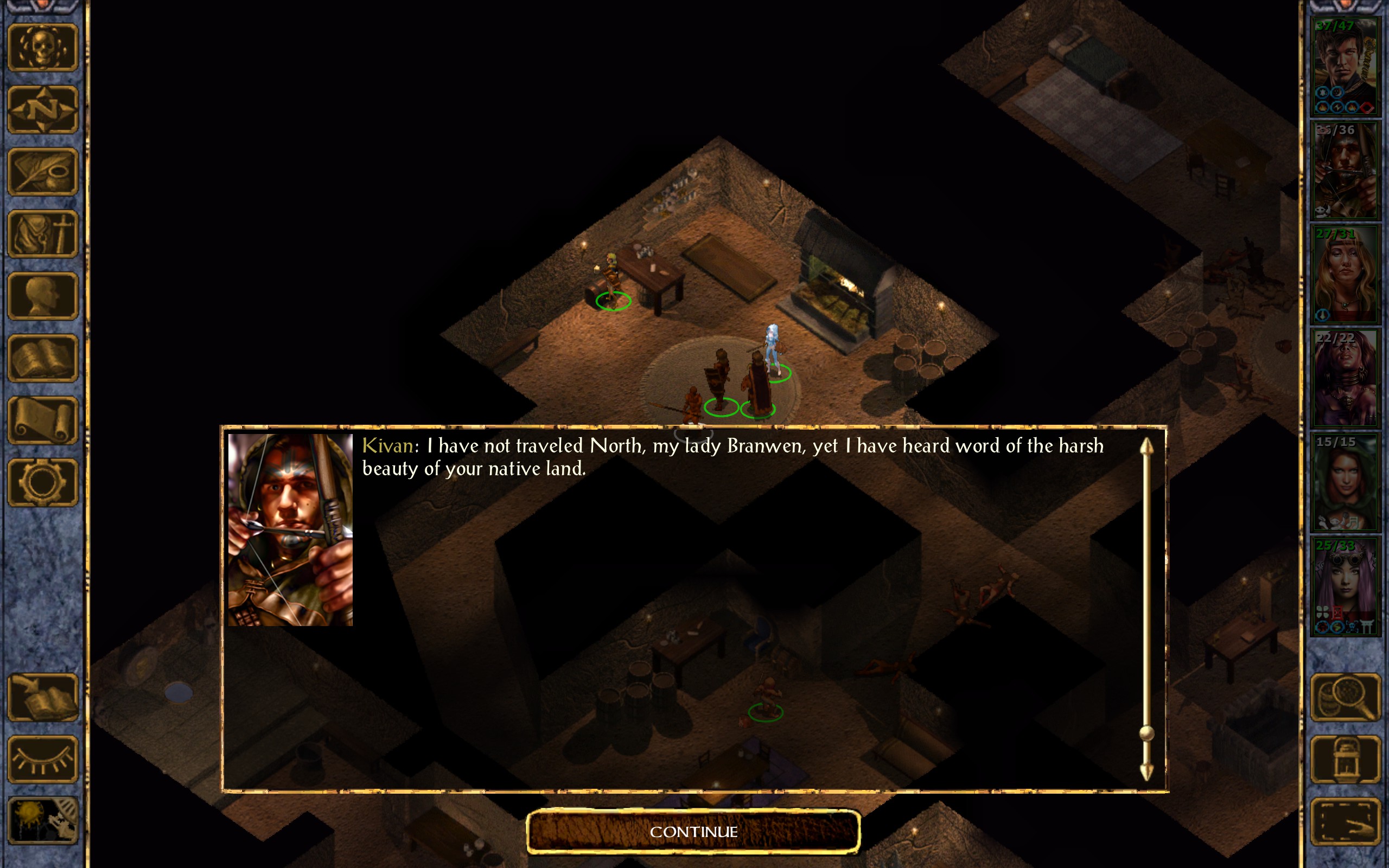Image resolution: width=1389 pixels, height=868 pixels.
Task: Select the party portrait showing 22/22 HP
Action: [1345, 378]
